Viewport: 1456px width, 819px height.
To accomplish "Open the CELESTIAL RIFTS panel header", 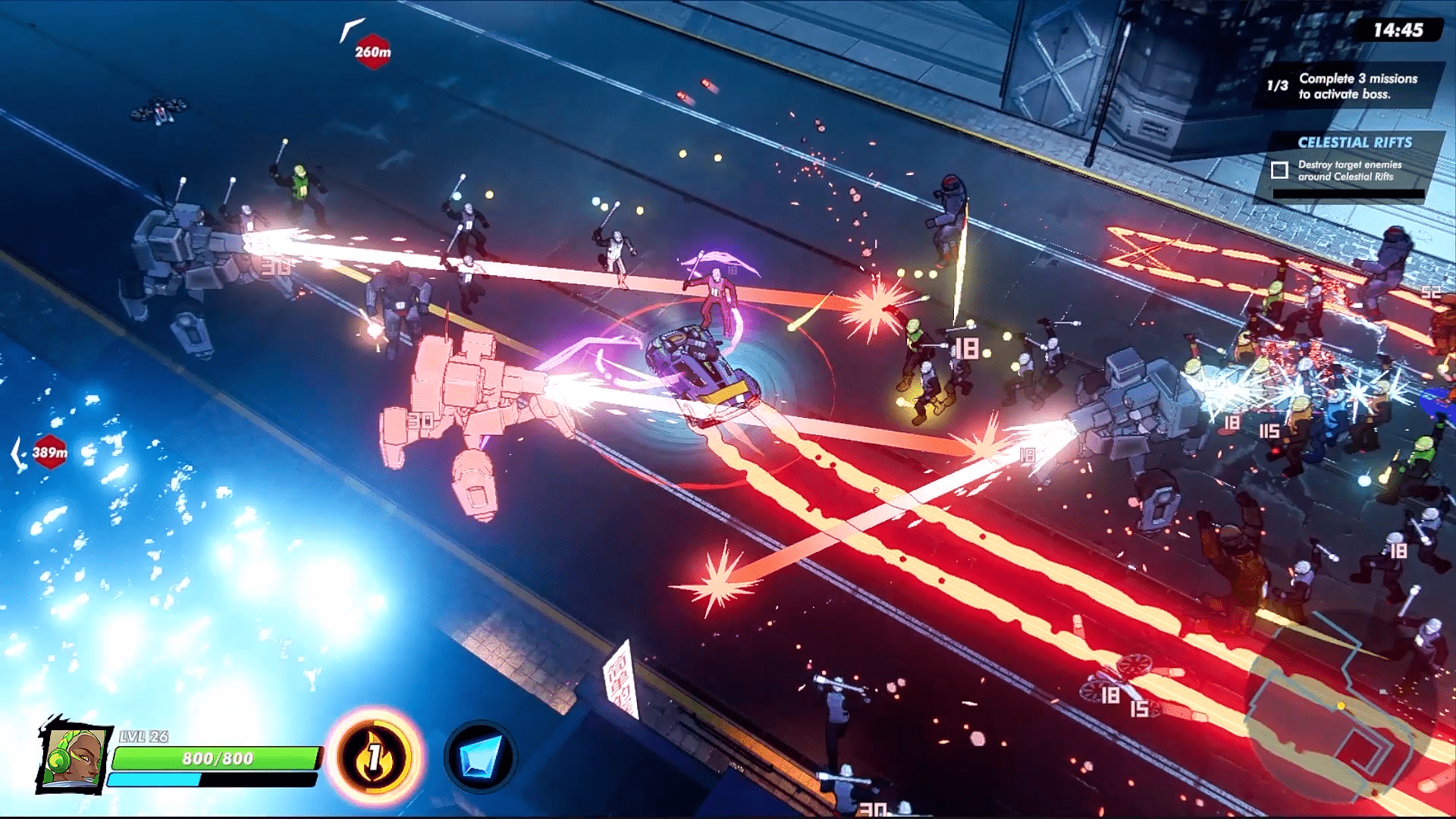I will click(1354, 141).
